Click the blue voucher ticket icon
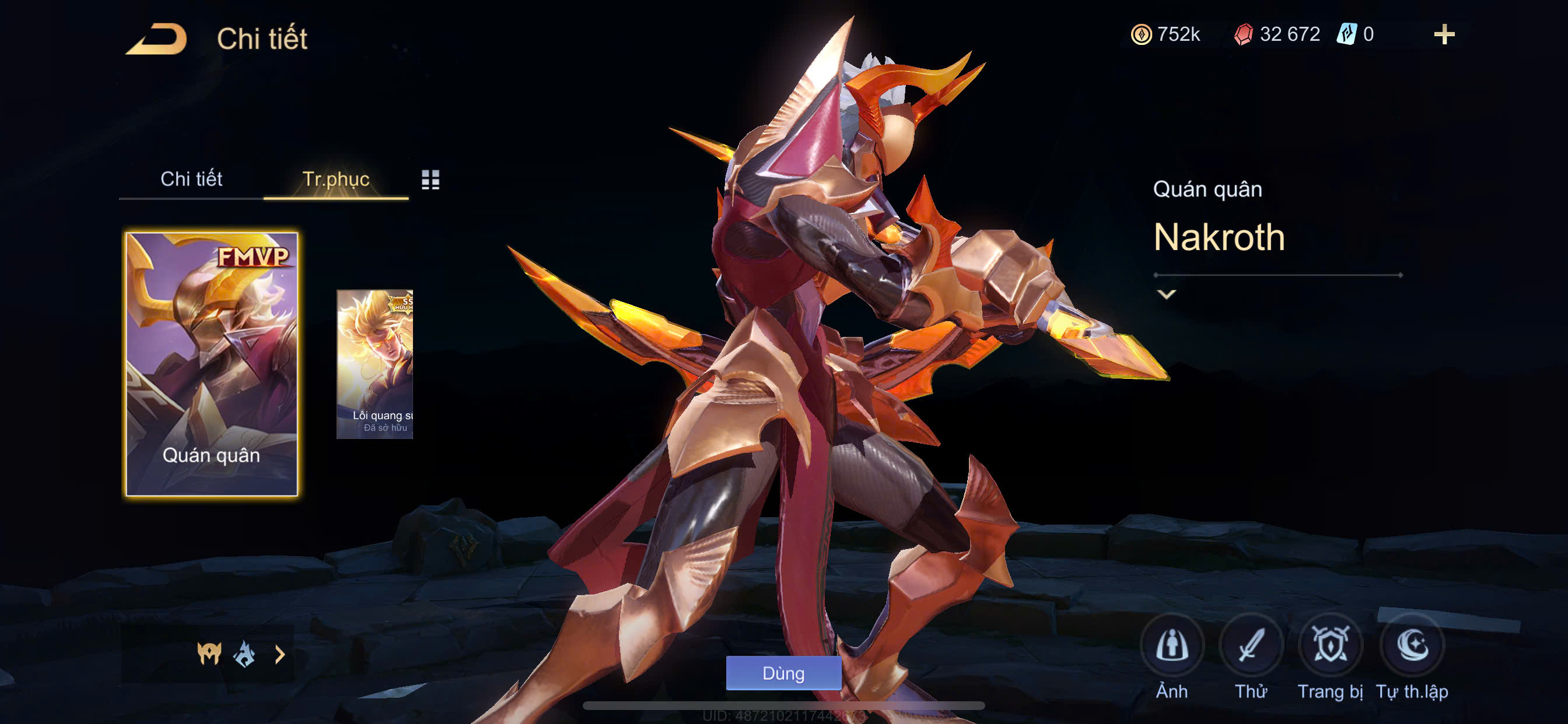Image resolution: width=1568 pixels, height=724 pixels. 1346,34
